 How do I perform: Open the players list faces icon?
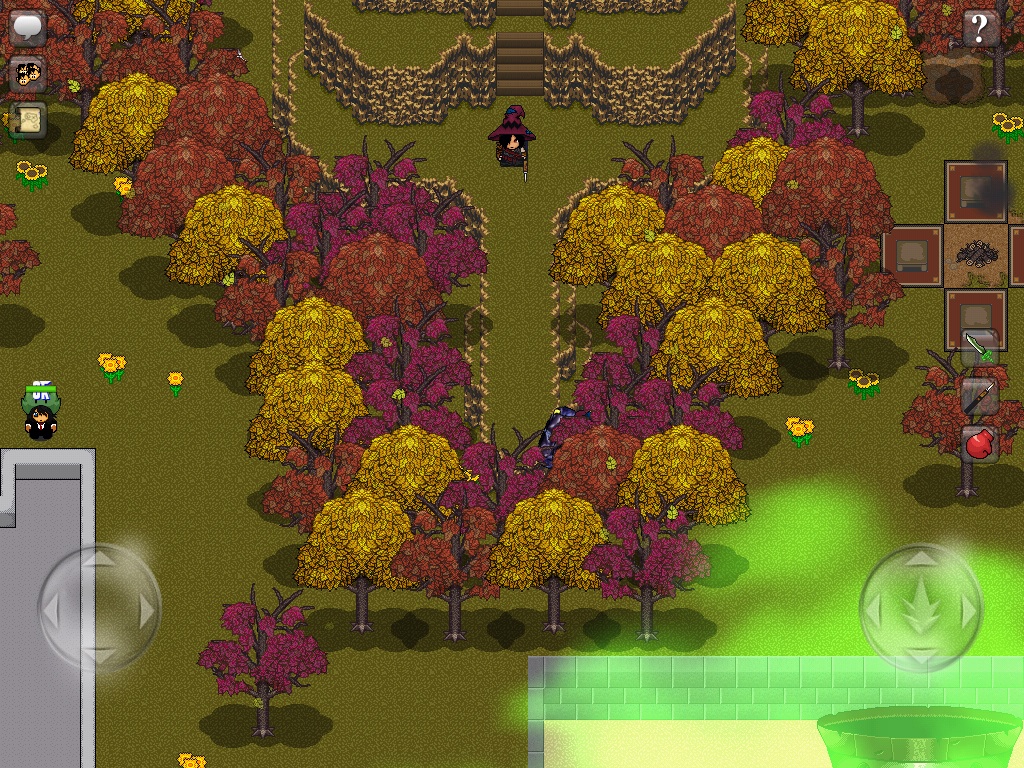pyautogui.click(x=28, y=74)
